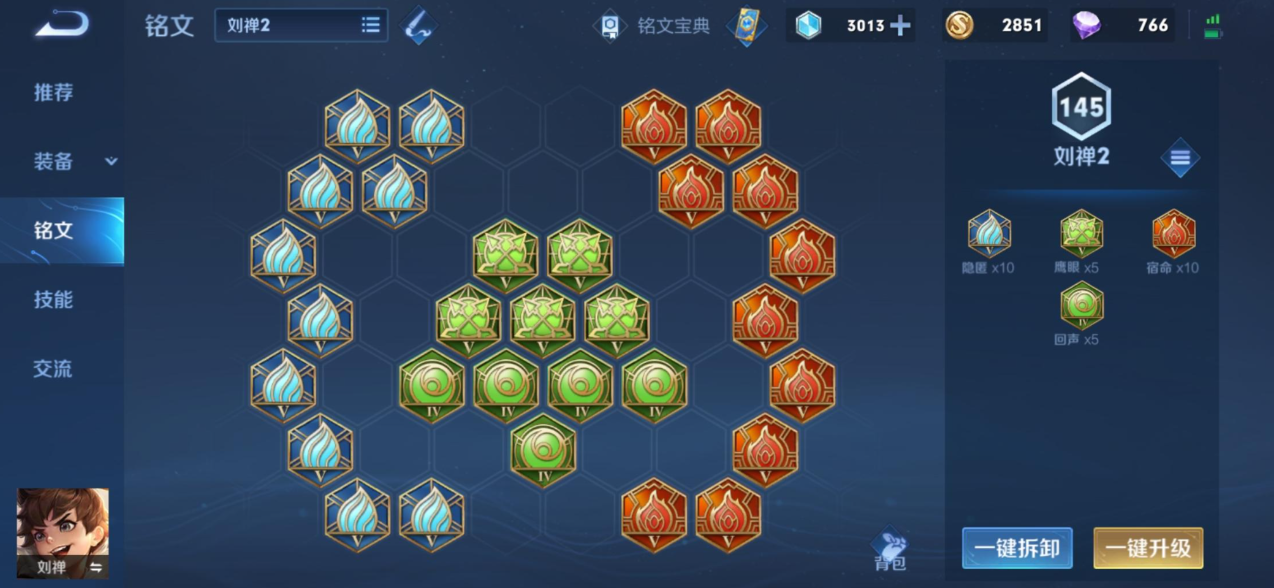
Task: Open the blue card icon beside 铭文宝典
Action: (746, 26)
